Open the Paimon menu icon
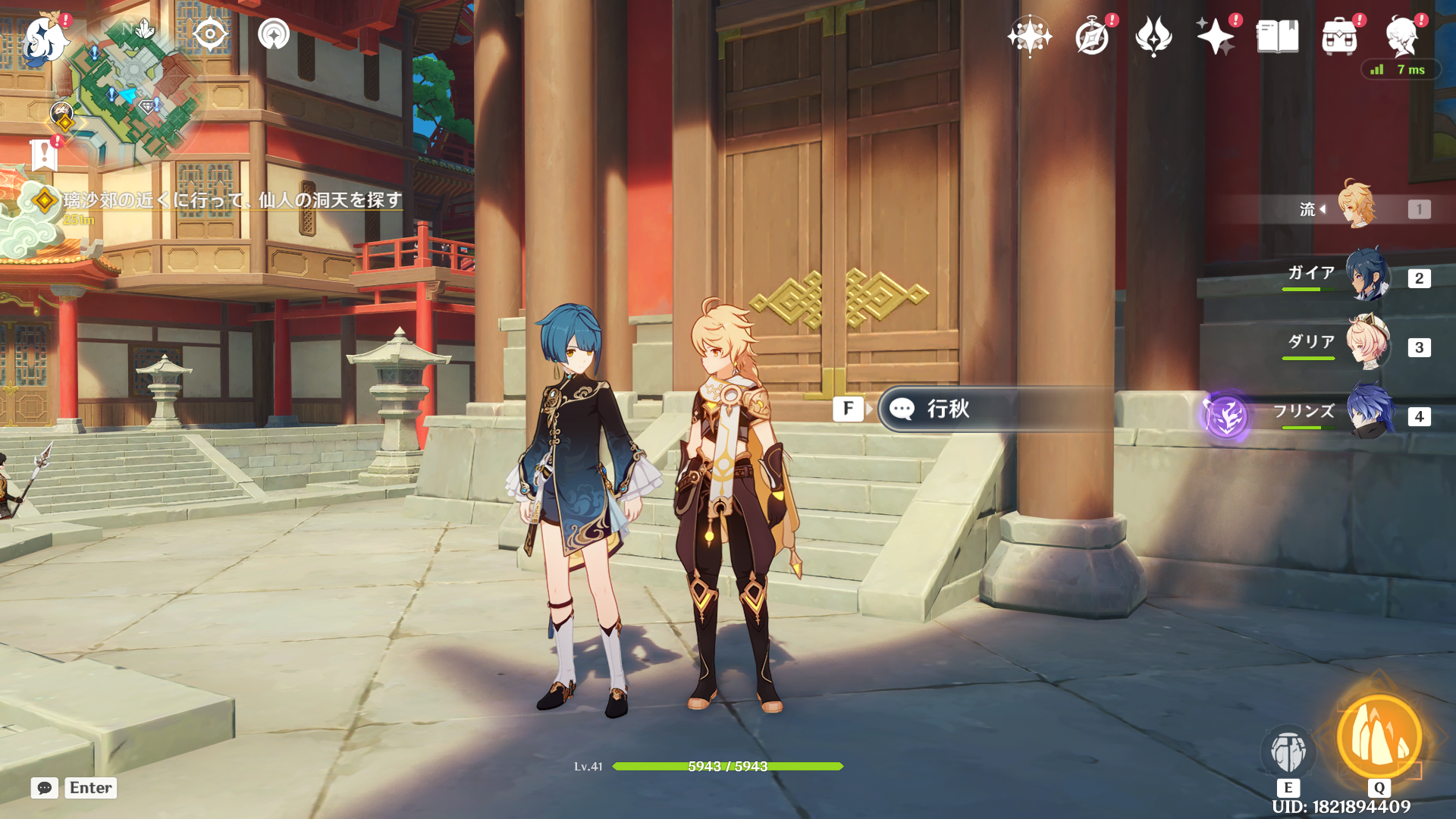Image resolution: width=1456 pixels, height=819 pixels. coord(44,38)
